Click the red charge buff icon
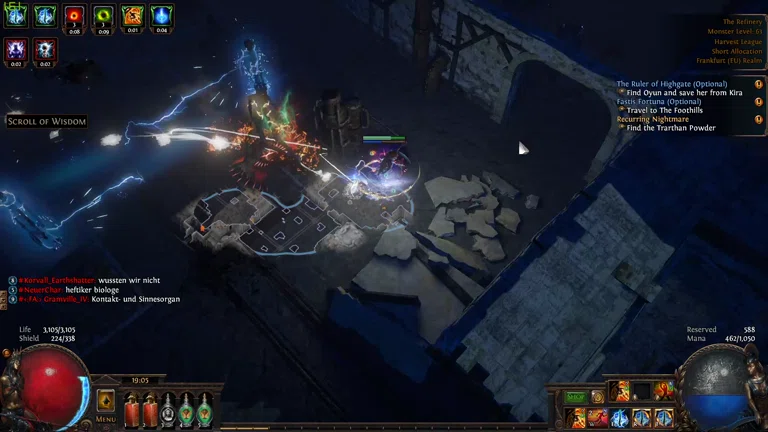The image size is (768, 432). pyautogui.click(x=74, y=15)
